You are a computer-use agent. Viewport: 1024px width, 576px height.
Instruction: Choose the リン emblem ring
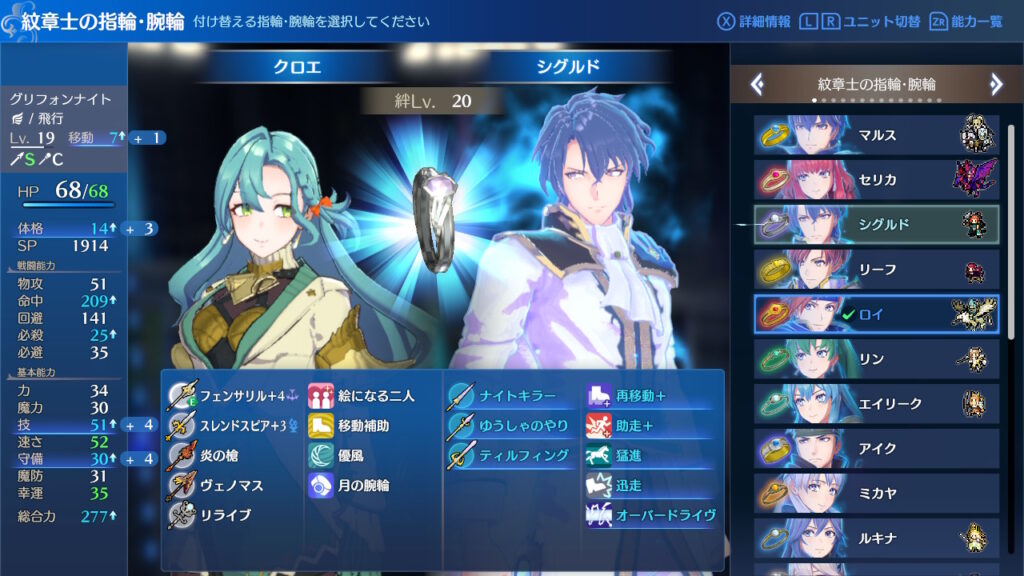[x=876, y=359]
